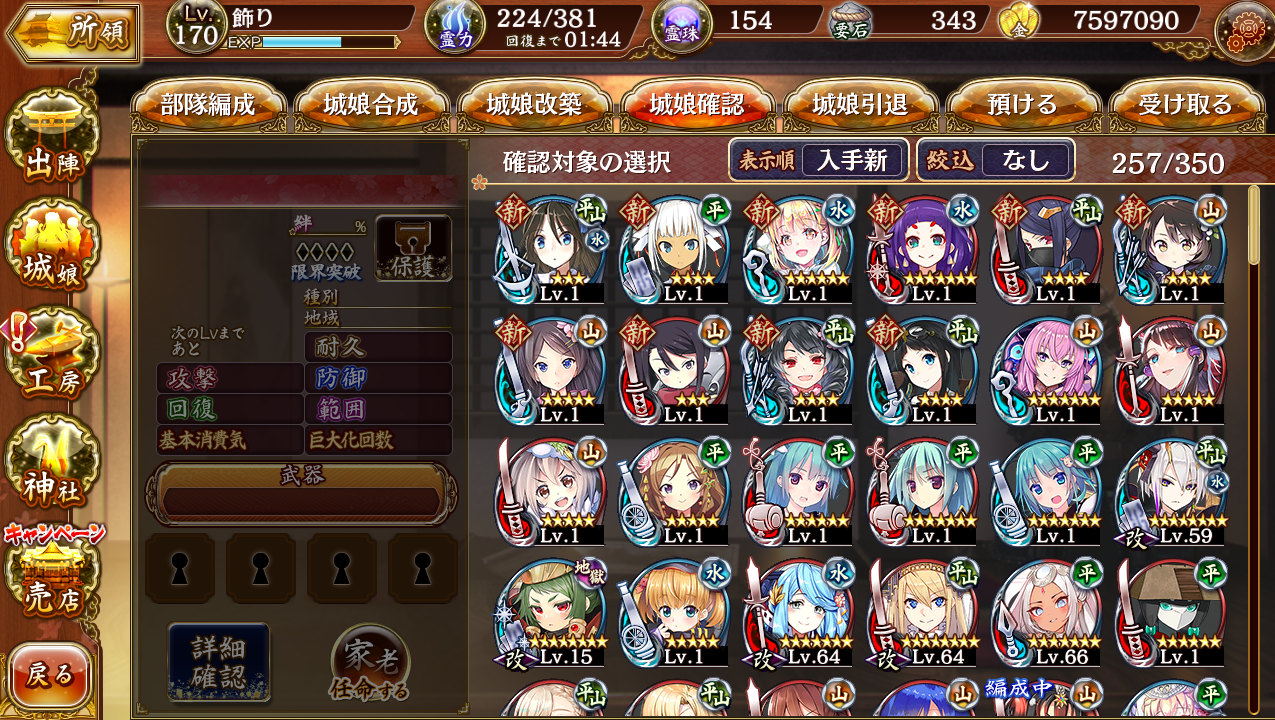Visit the 神社 shrine
Screen dimensions: 1275x720
click(52, 468)
